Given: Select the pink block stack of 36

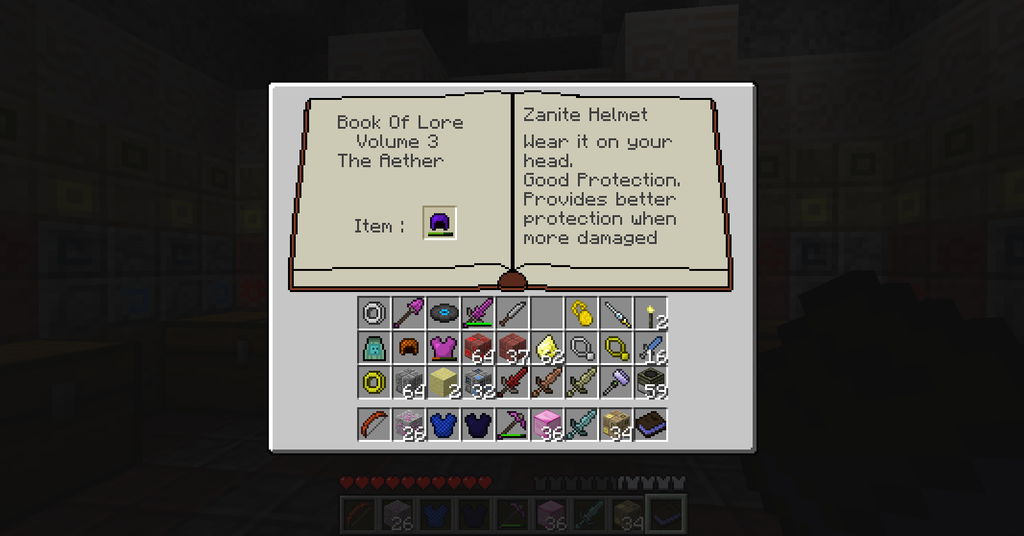Looking at the screenshot, I should tap(547, 424).
